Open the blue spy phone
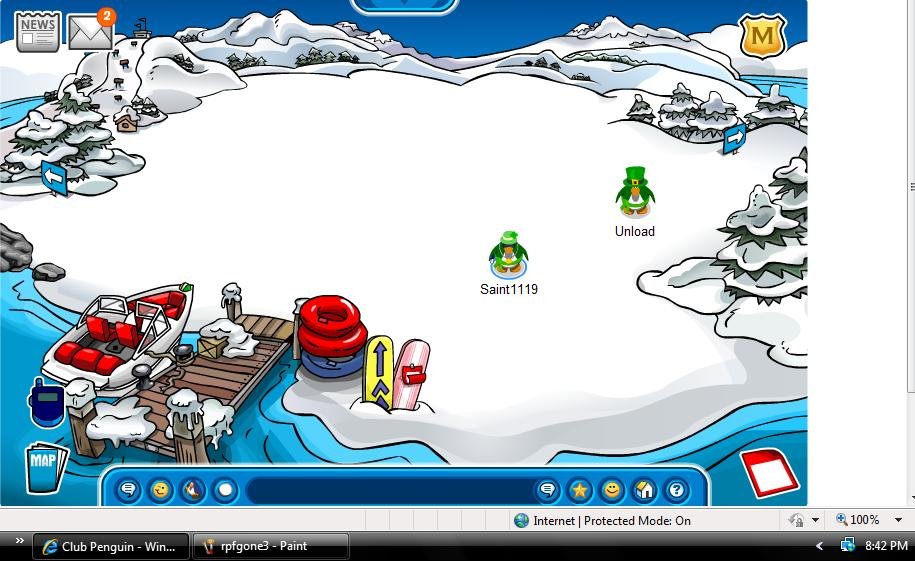 (x=46, y=403)
